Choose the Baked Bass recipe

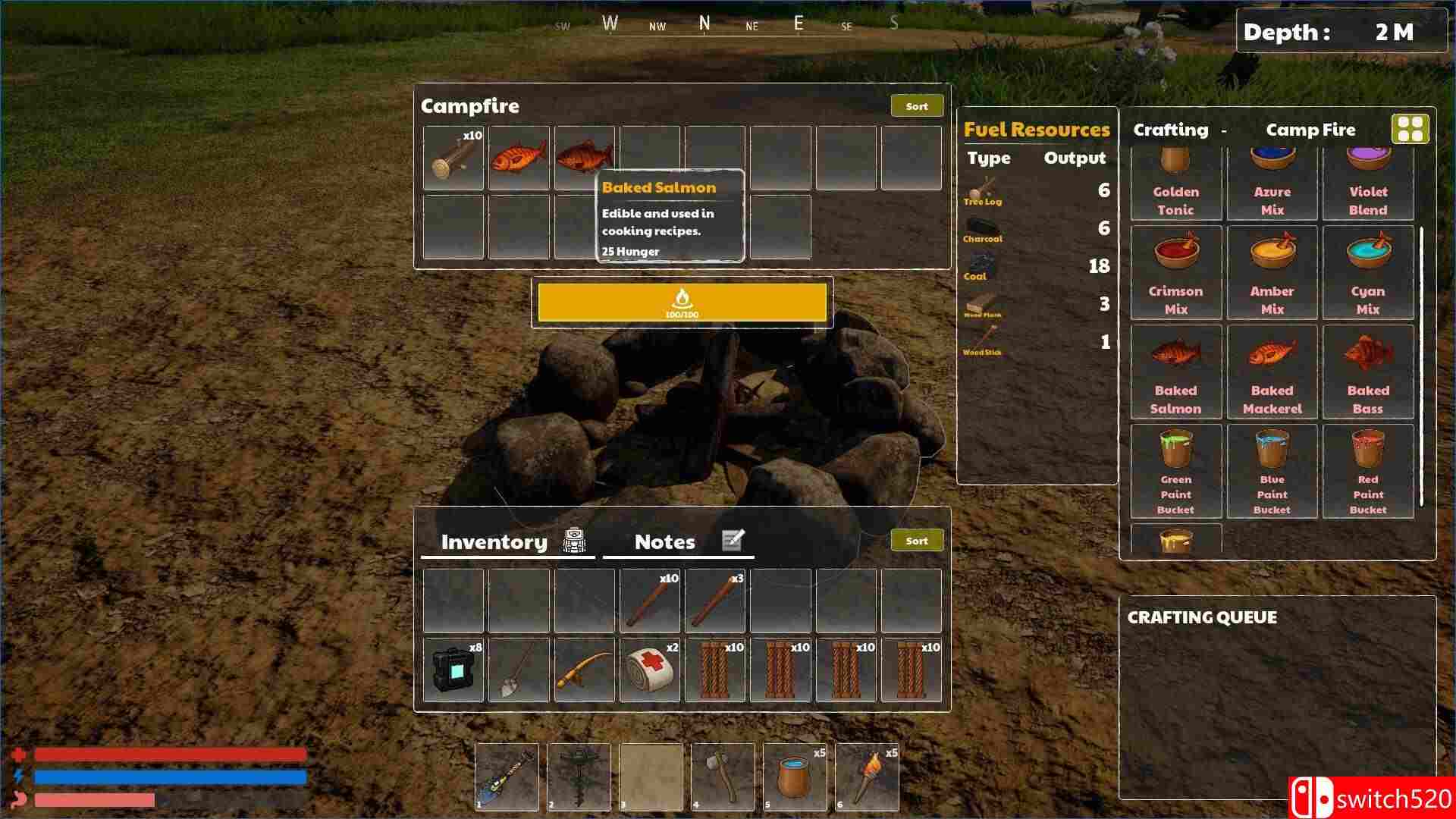pos(1367,353)
